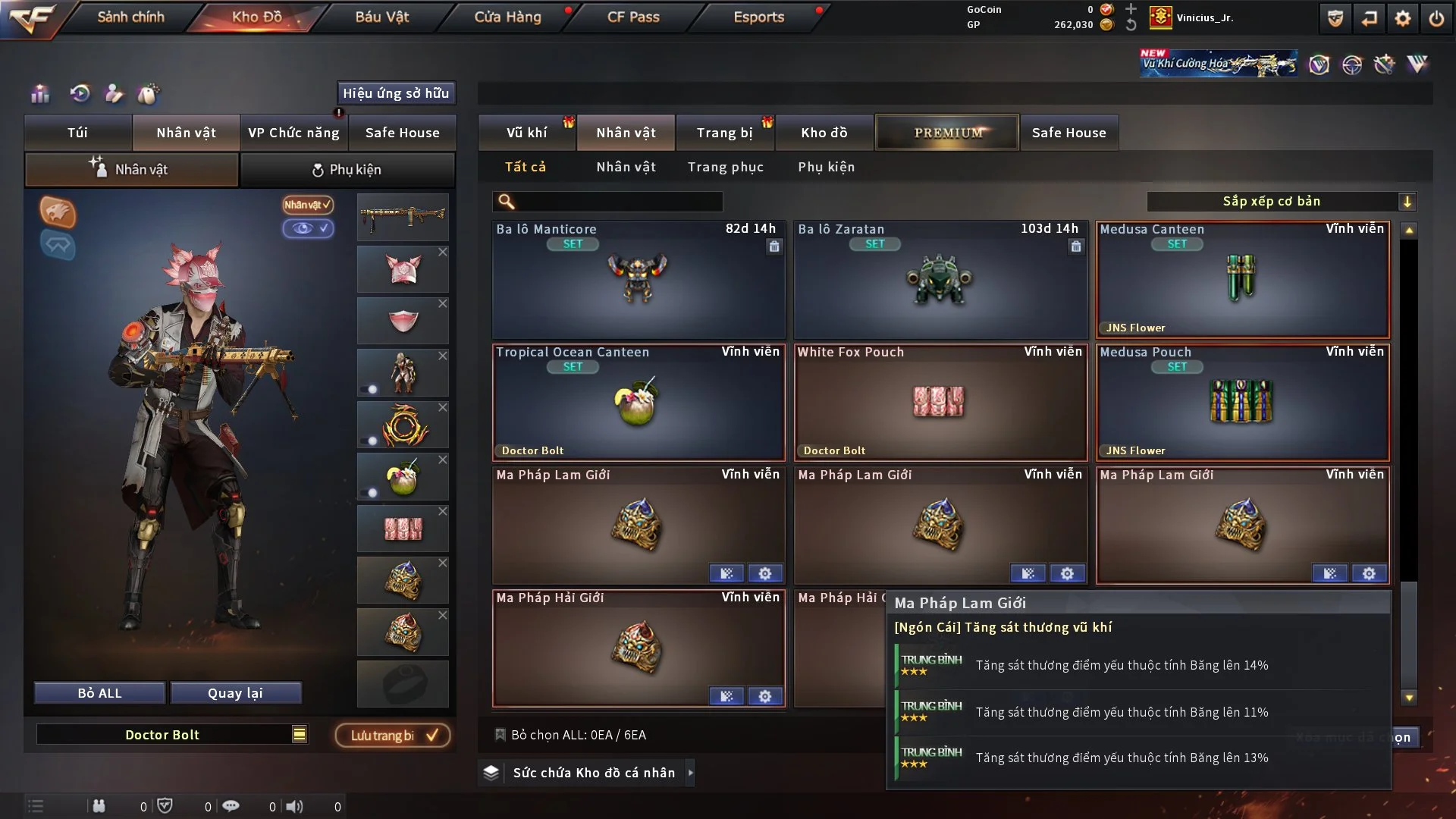Show Phụ kiện filter items
This screenshot has width=1456, height=819.
coord(826,167)
